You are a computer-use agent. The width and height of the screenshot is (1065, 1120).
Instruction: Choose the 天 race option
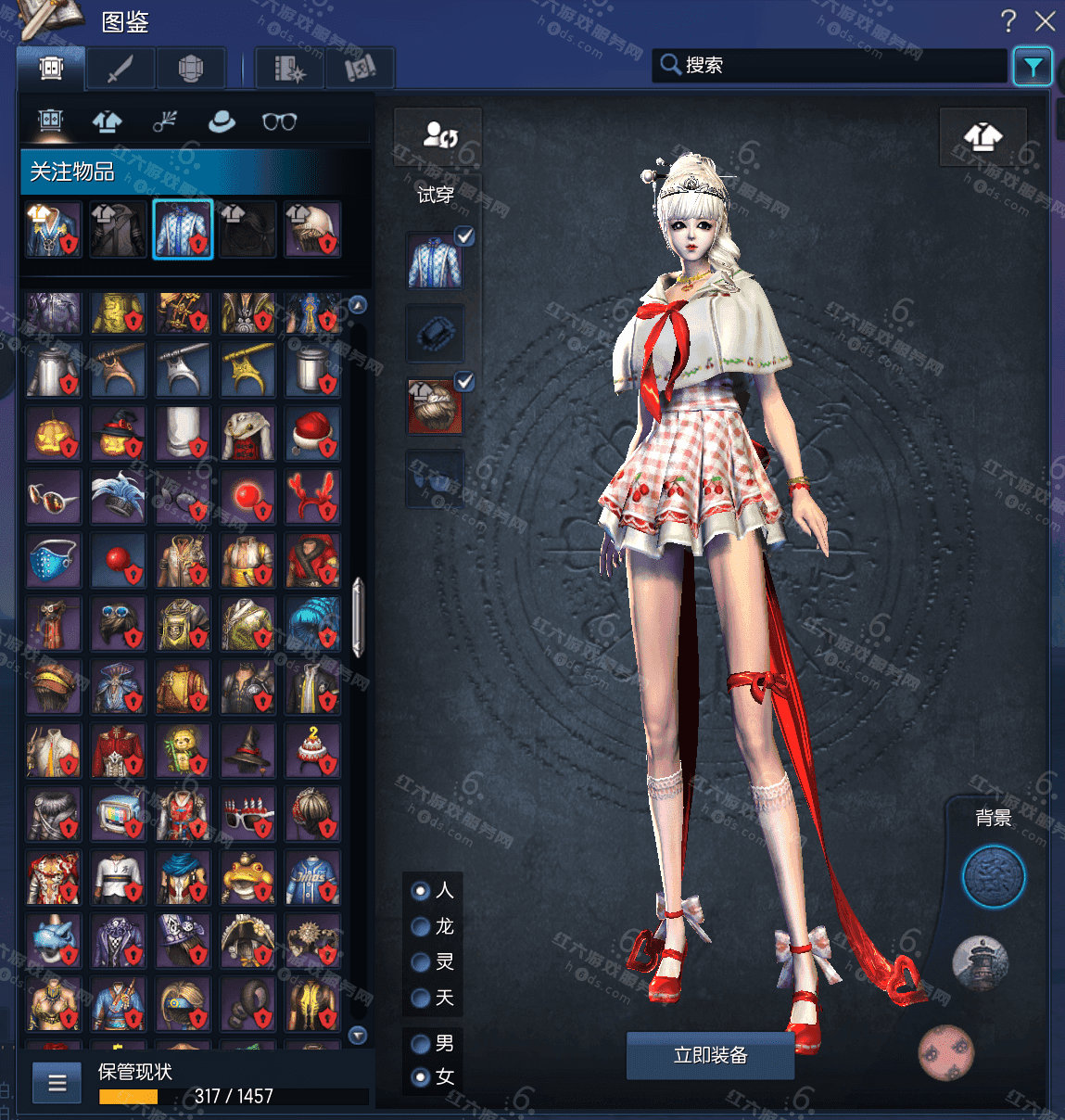point(421,998)
